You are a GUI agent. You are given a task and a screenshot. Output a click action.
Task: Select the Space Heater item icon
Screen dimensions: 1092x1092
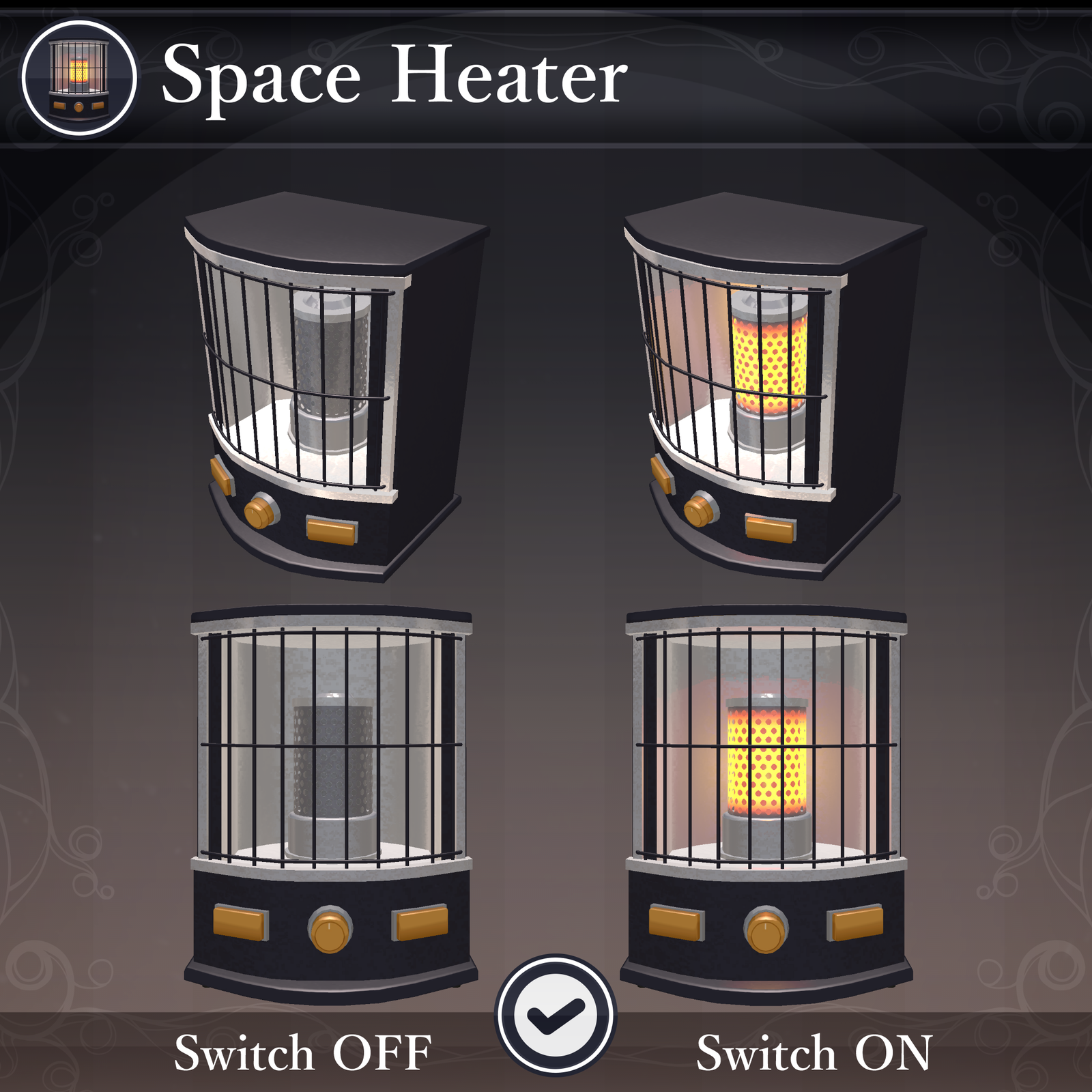[x=79, y=78]
